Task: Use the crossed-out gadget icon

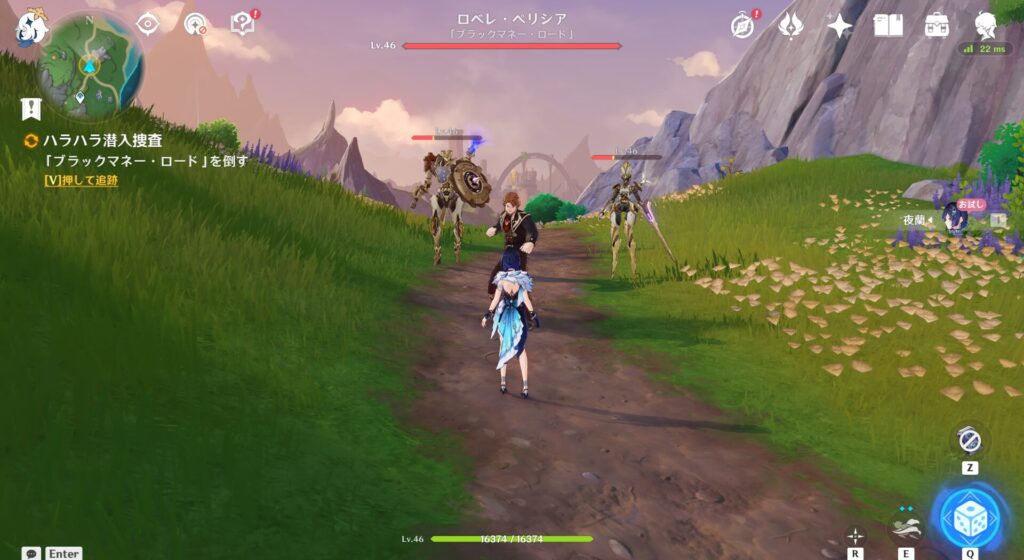Action: tap(970, 440)
